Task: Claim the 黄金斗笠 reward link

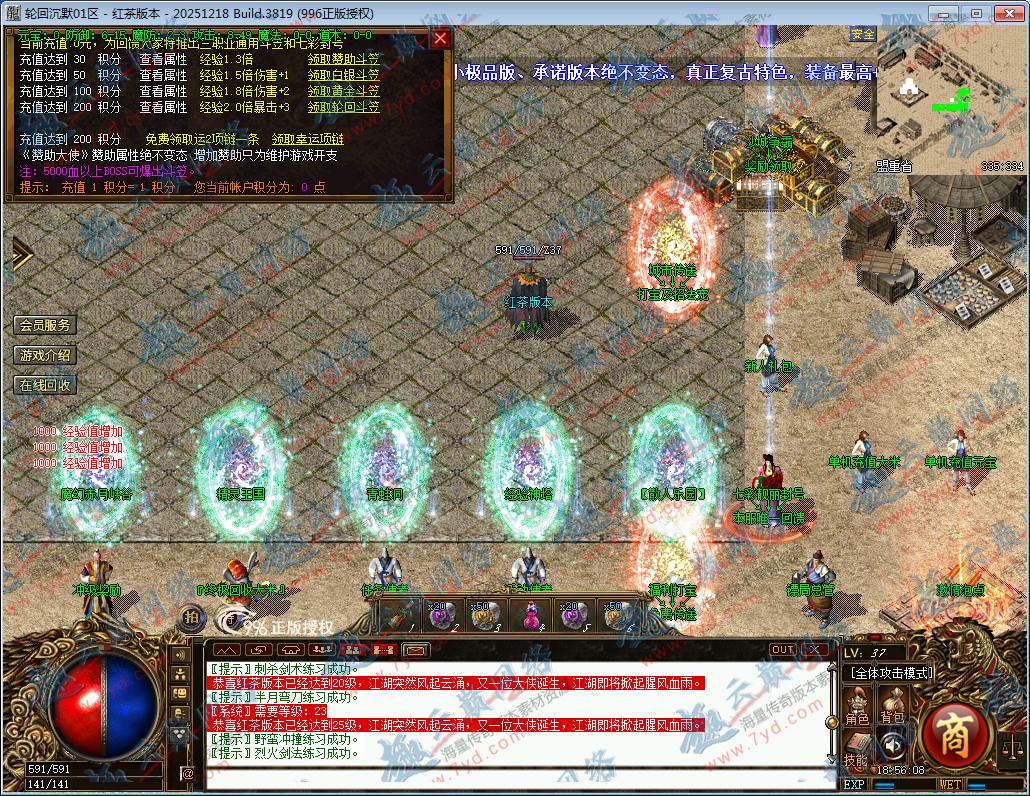Action: coord(343,91)
